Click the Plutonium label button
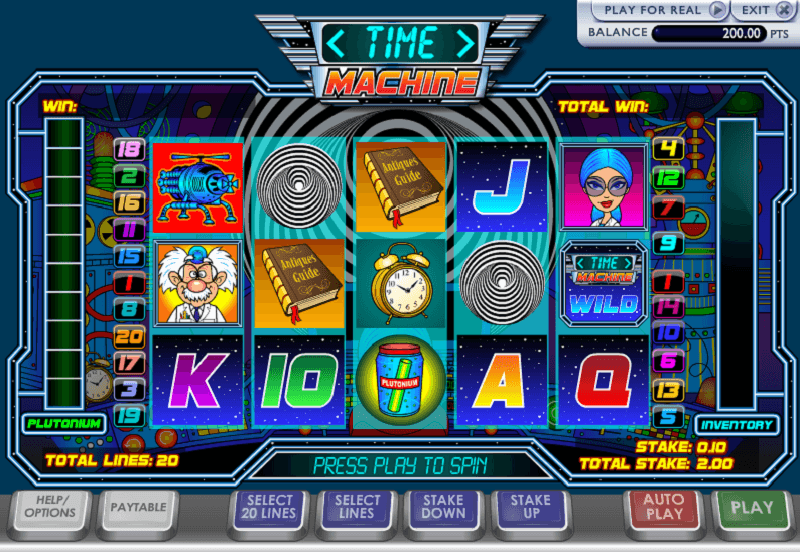Screen dimensions: 800x552 [62, 423]
